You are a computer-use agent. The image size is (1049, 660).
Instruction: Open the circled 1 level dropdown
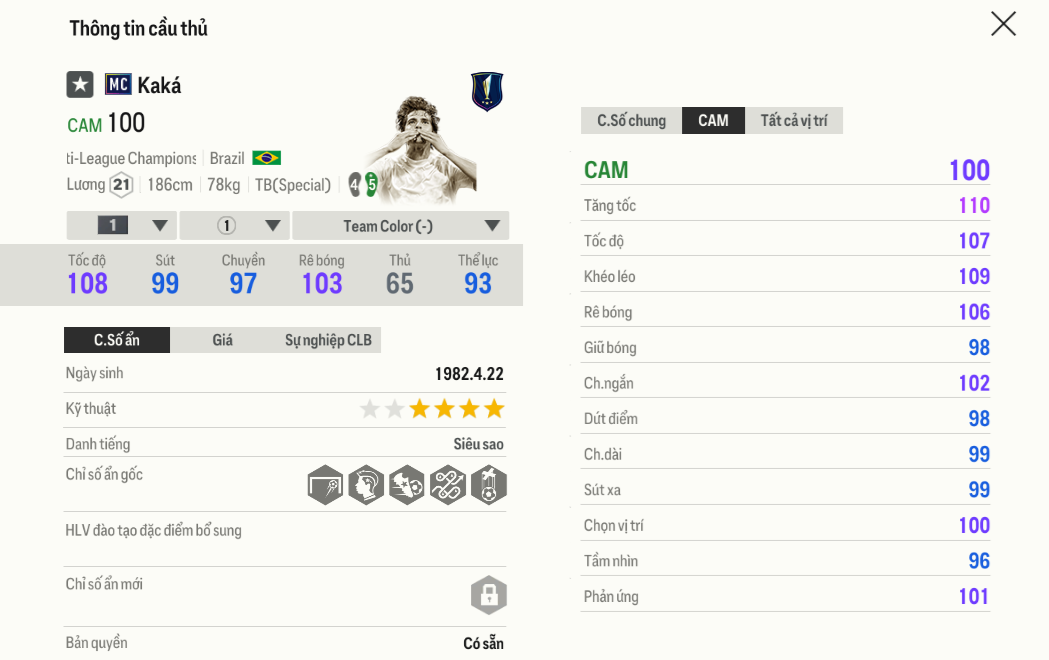coord(235,226)
